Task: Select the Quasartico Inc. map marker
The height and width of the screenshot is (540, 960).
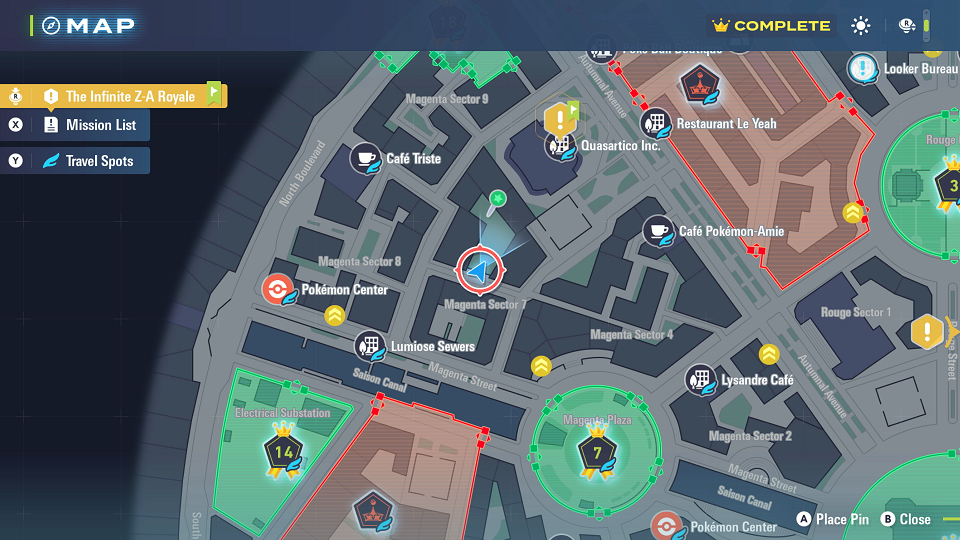Action: tap(558, 146)
